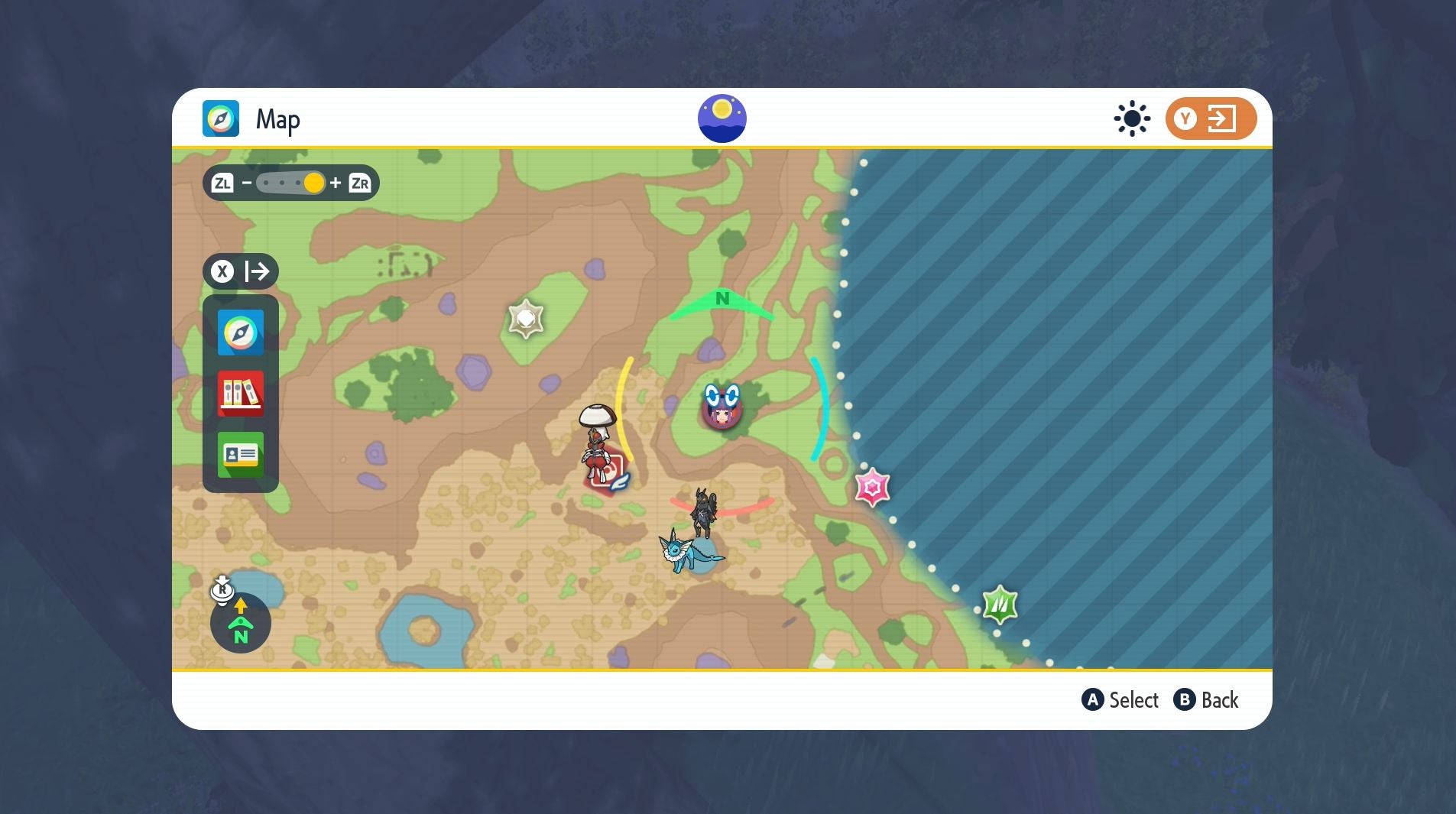1456x814 pixels.
Task: Click the weather brightness icon in the top bar
Action: click(x=1130, y=118)
